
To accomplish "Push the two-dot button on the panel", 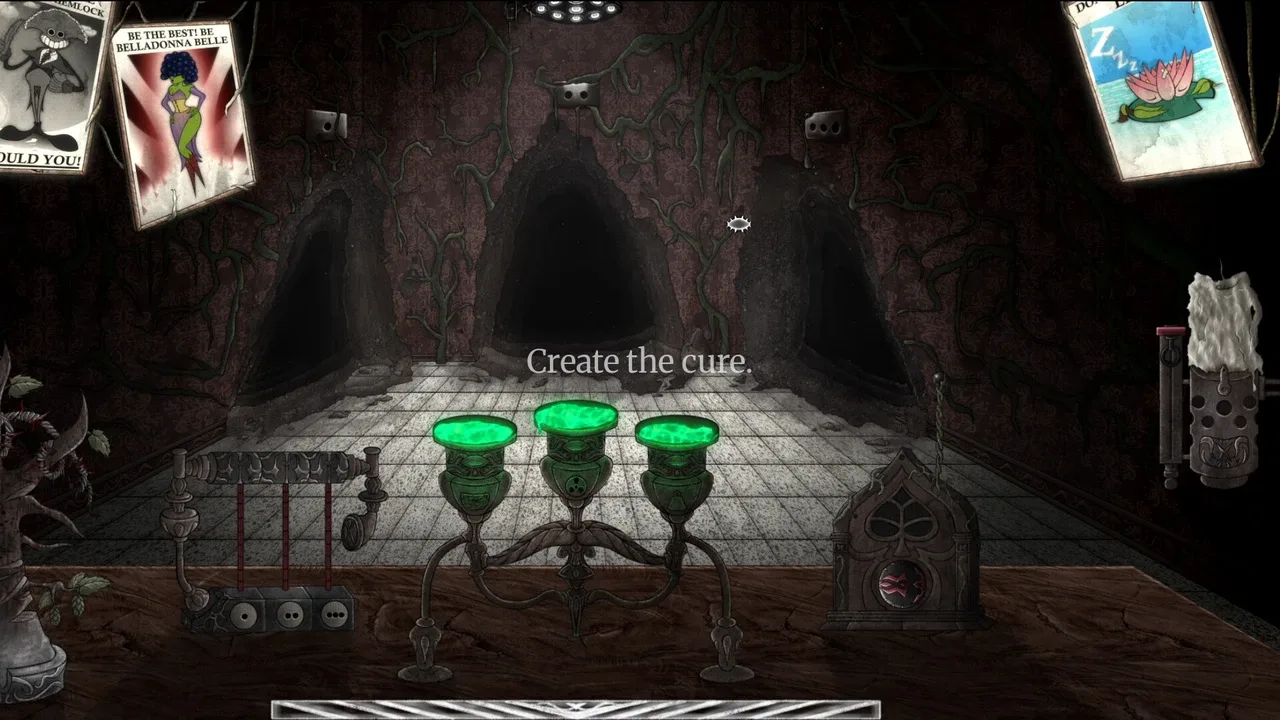I will (x=290, y=614).
